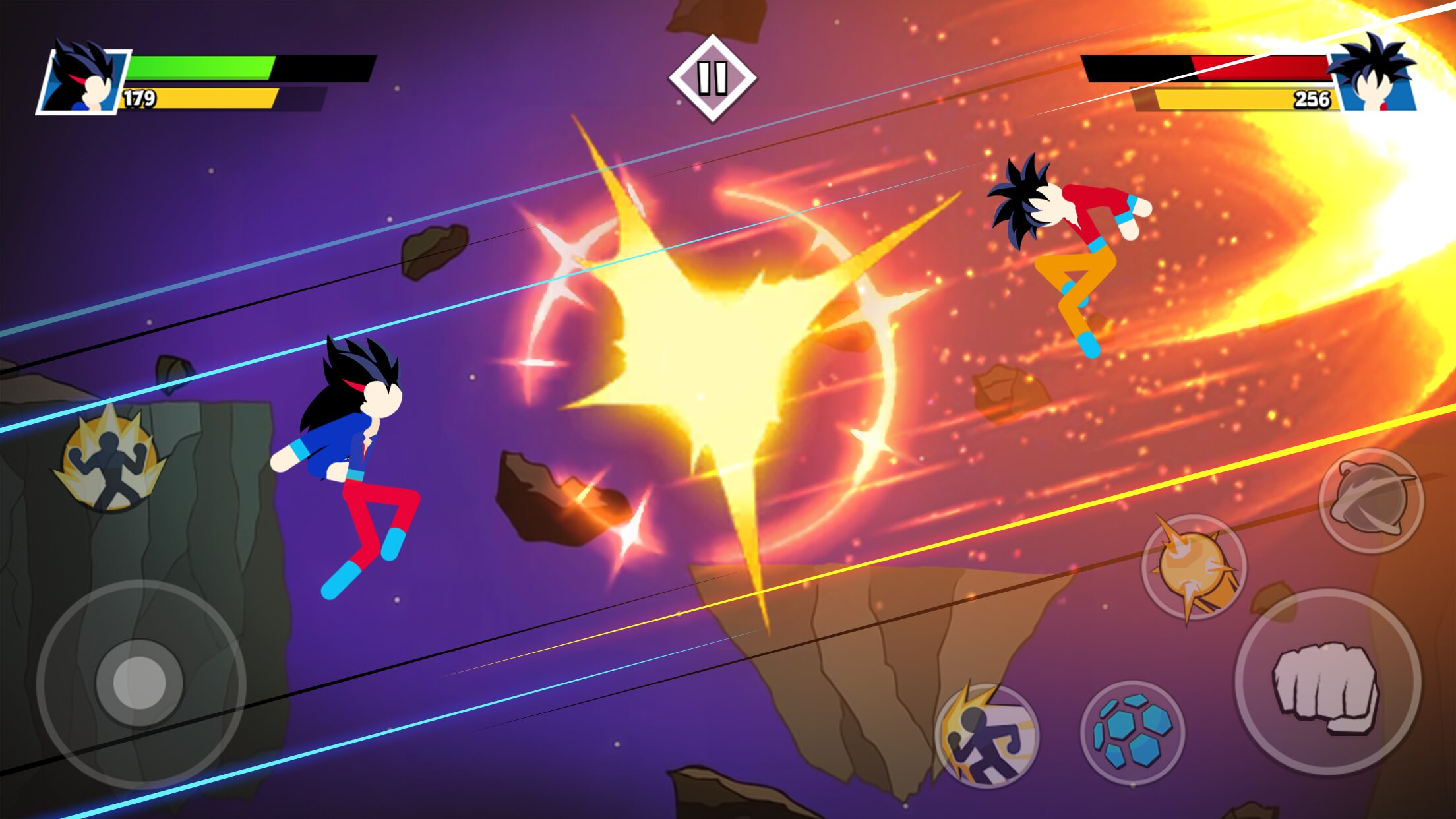
Task: Select the enemy fighter's portrait
Action: pos(1374,79)
